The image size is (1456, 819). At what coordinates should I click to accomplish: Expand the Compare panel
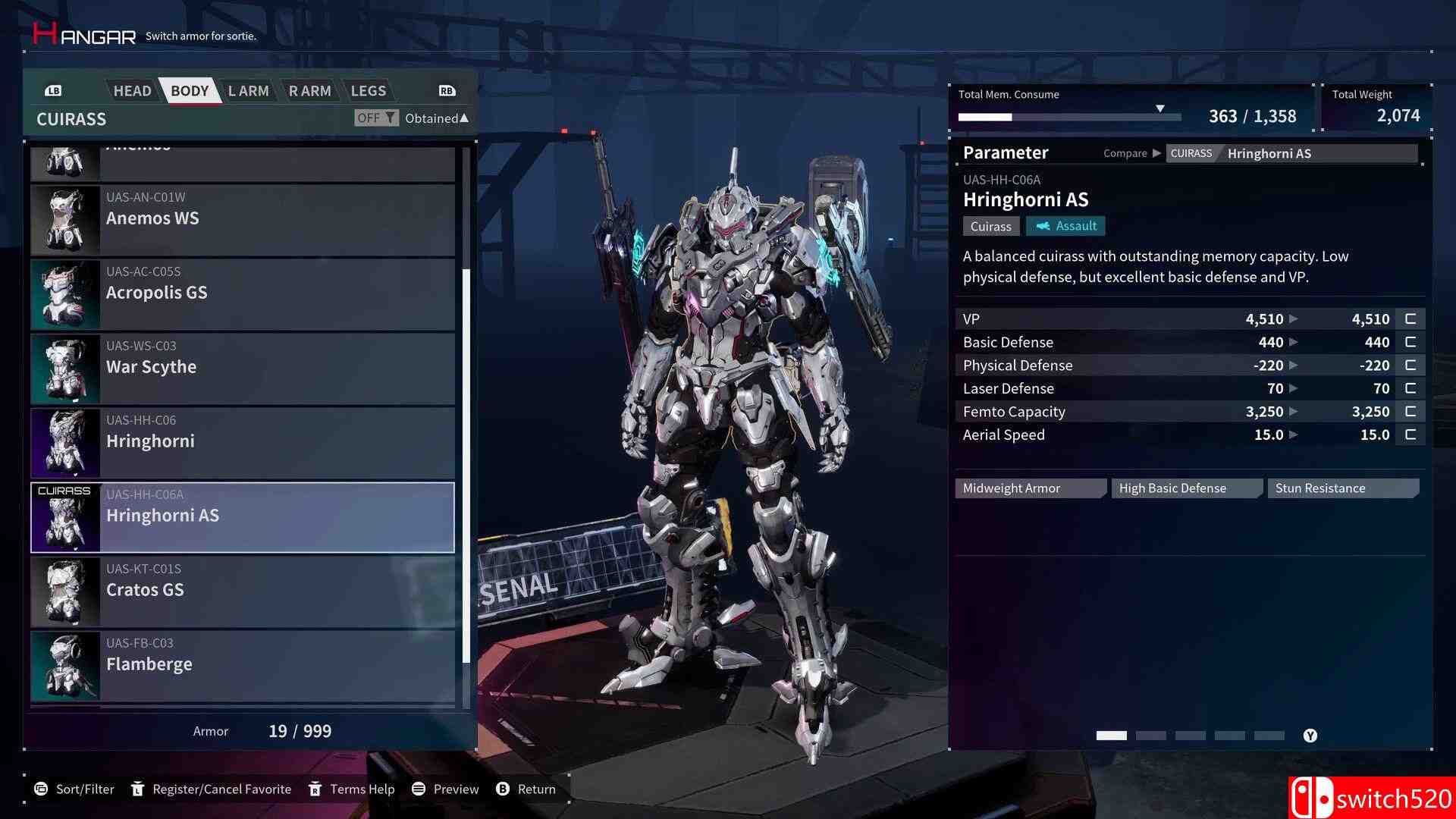(x=1132, y=152)
